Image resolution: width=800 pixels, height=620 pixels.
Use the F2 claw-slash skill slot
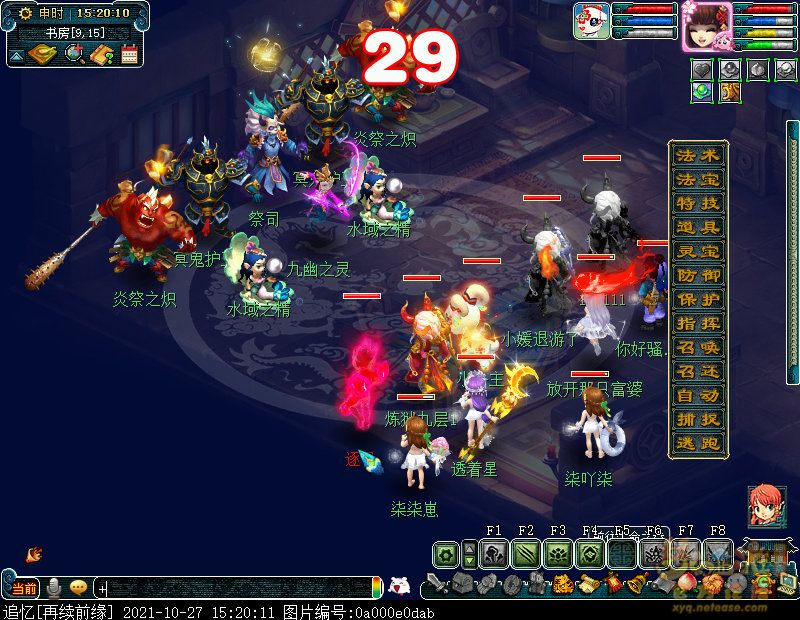tap(526, 554)
